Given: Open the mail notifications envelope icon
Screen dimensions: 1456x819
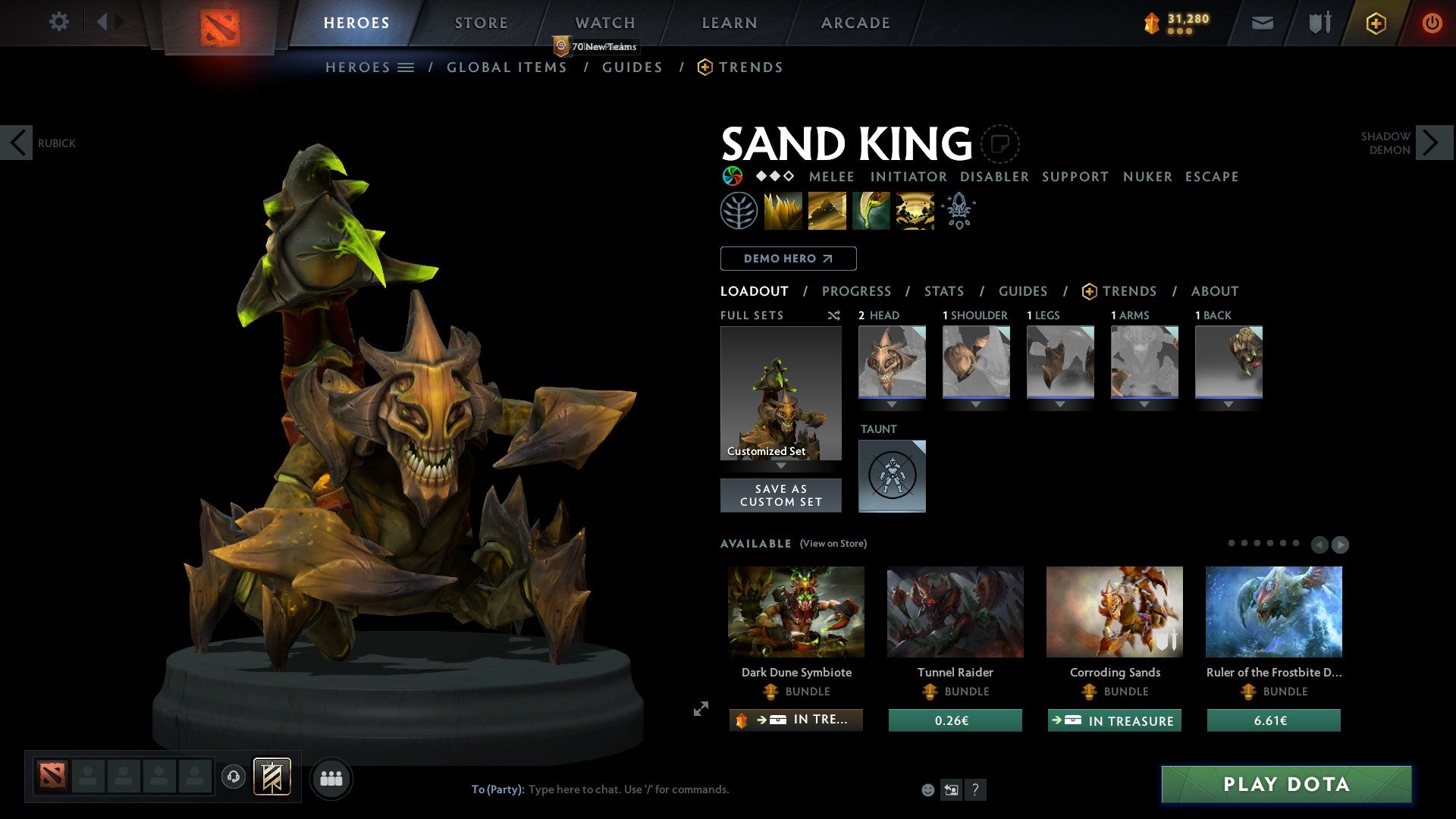Looking at the screenshot, I should pyautogui.click(x=1263, y=22).
